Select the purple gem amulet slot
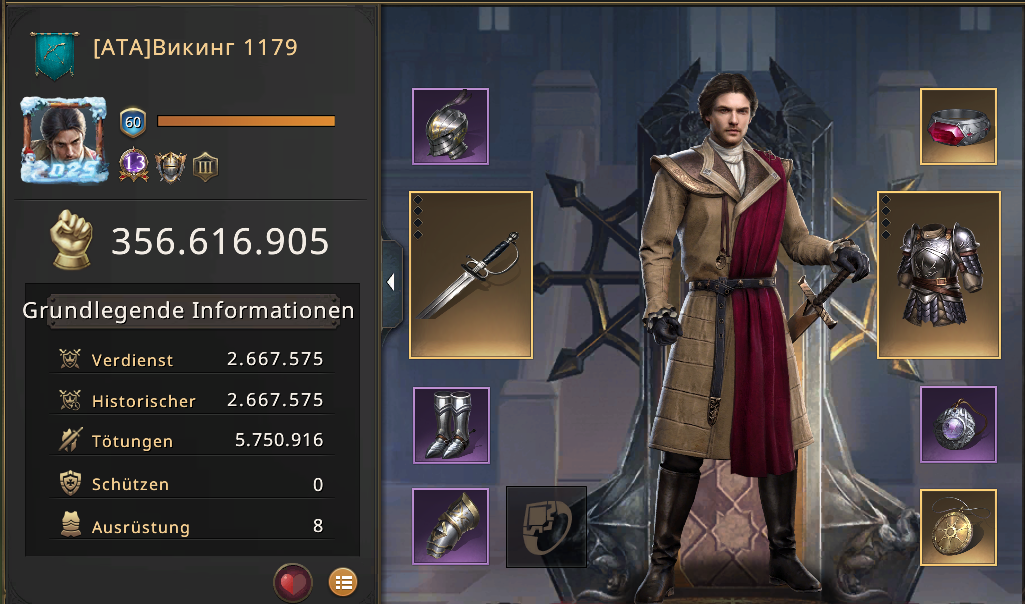1025x604 pixels. click(x=958, y=424)
